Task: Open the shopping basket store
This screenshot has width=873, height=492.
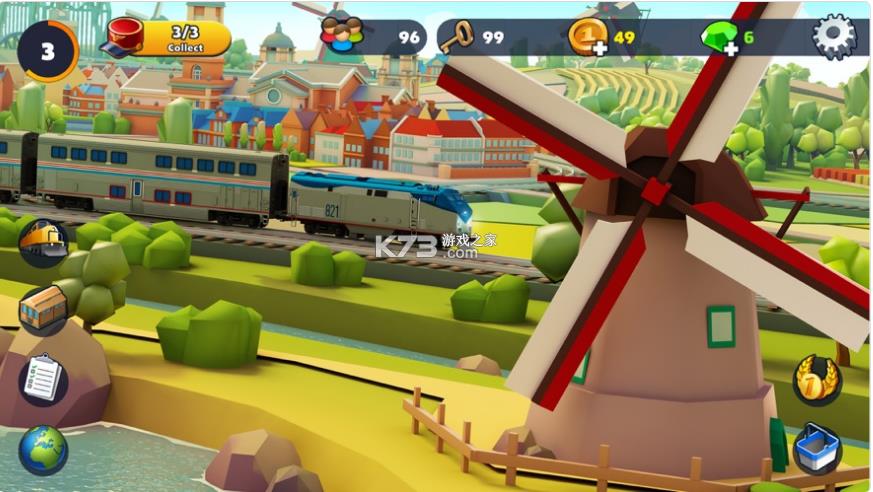Action: pyautogui.click(x=816, y=448)
